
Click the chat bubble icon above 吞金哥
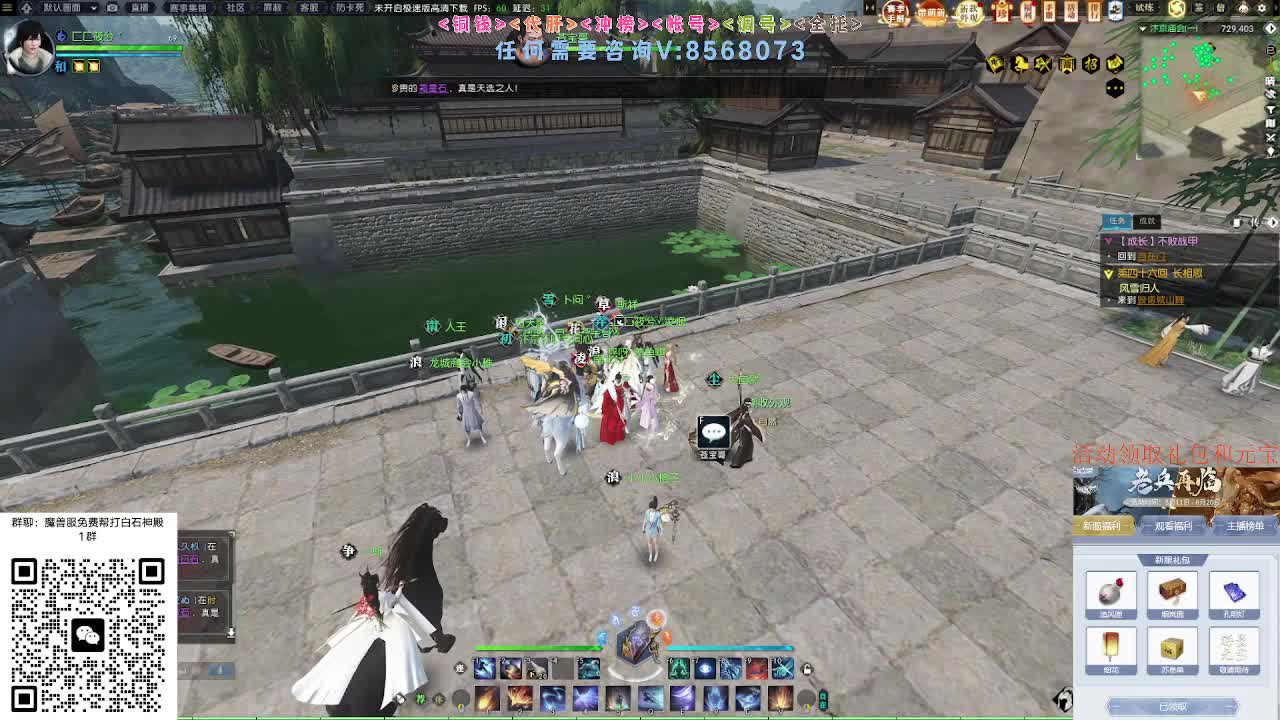tap(713, 432)
